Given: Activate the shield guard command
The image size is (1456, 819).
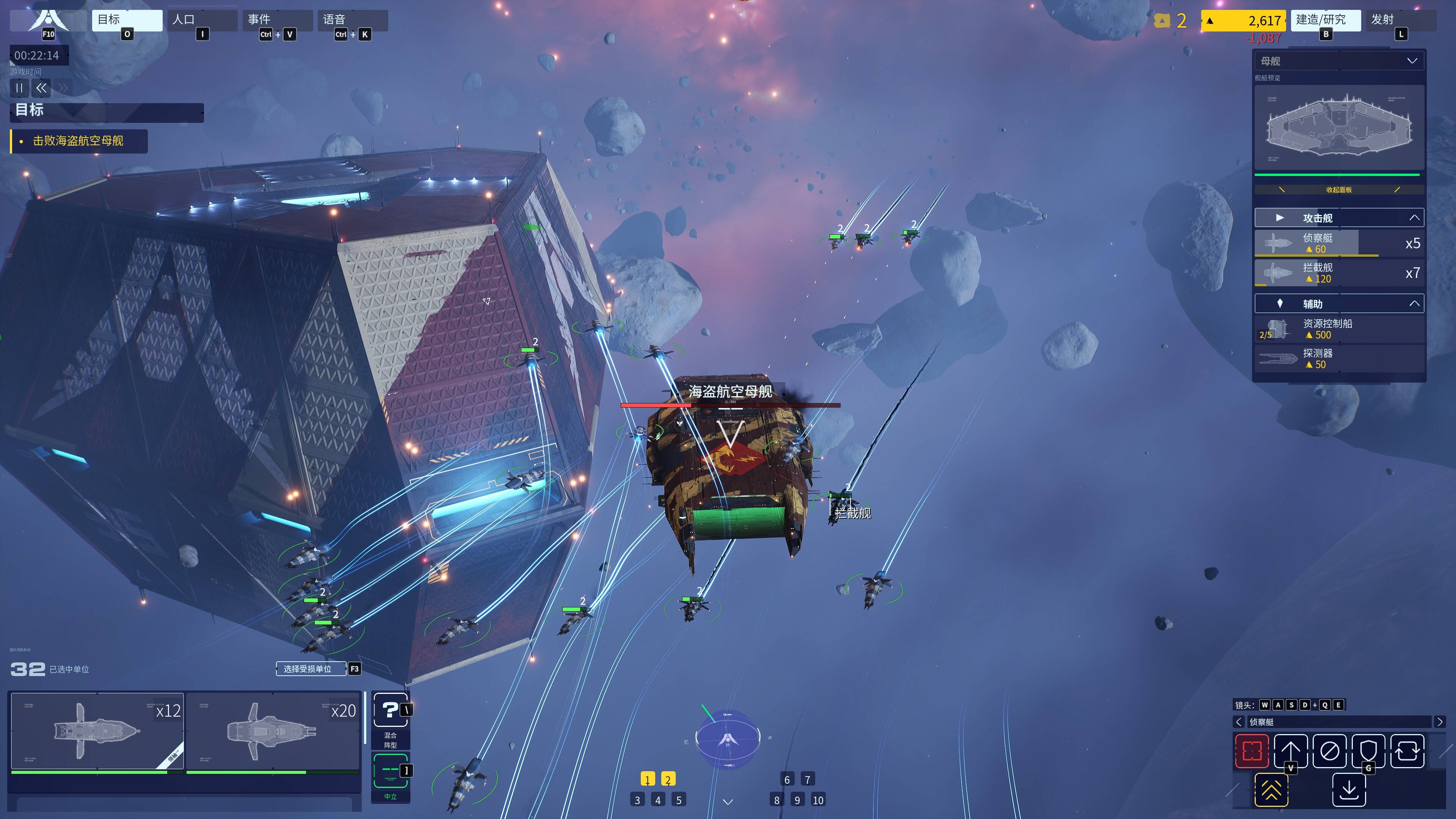Looking at the screenshot, I should pos(1368,751).
